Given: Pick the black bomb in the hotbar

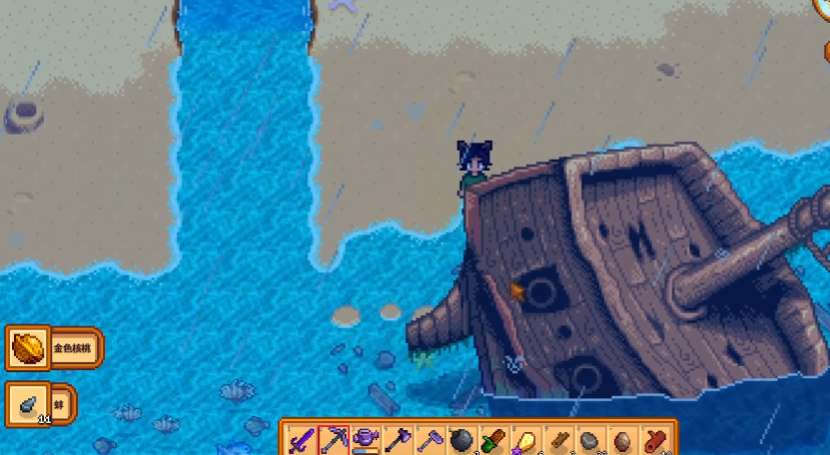Looking at the screenshot, I should [x=463, y=440].
